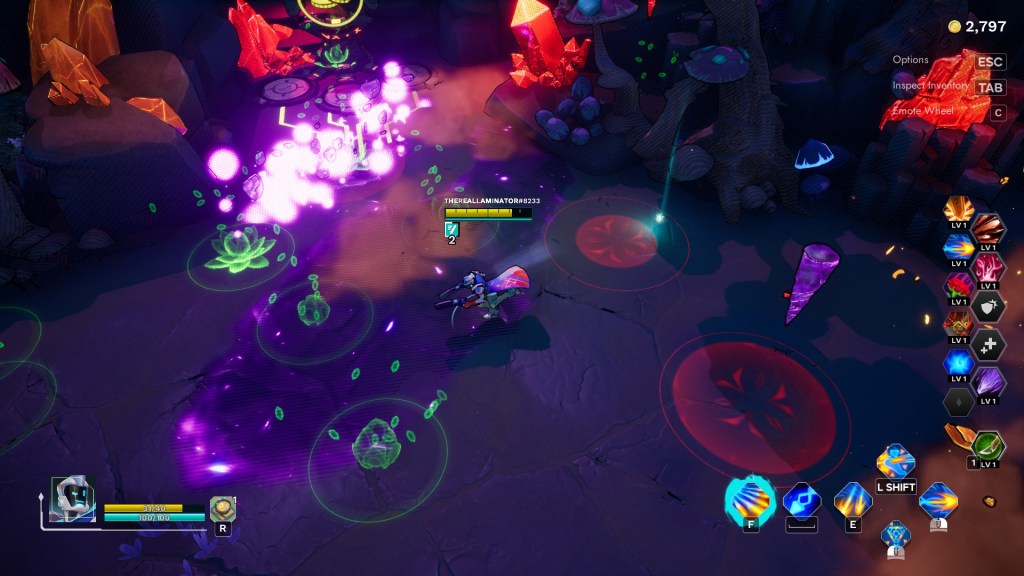Viewport: 1024px width, 576px height.
Task: Click the gold coin currency icon
Action: point(954,26)
